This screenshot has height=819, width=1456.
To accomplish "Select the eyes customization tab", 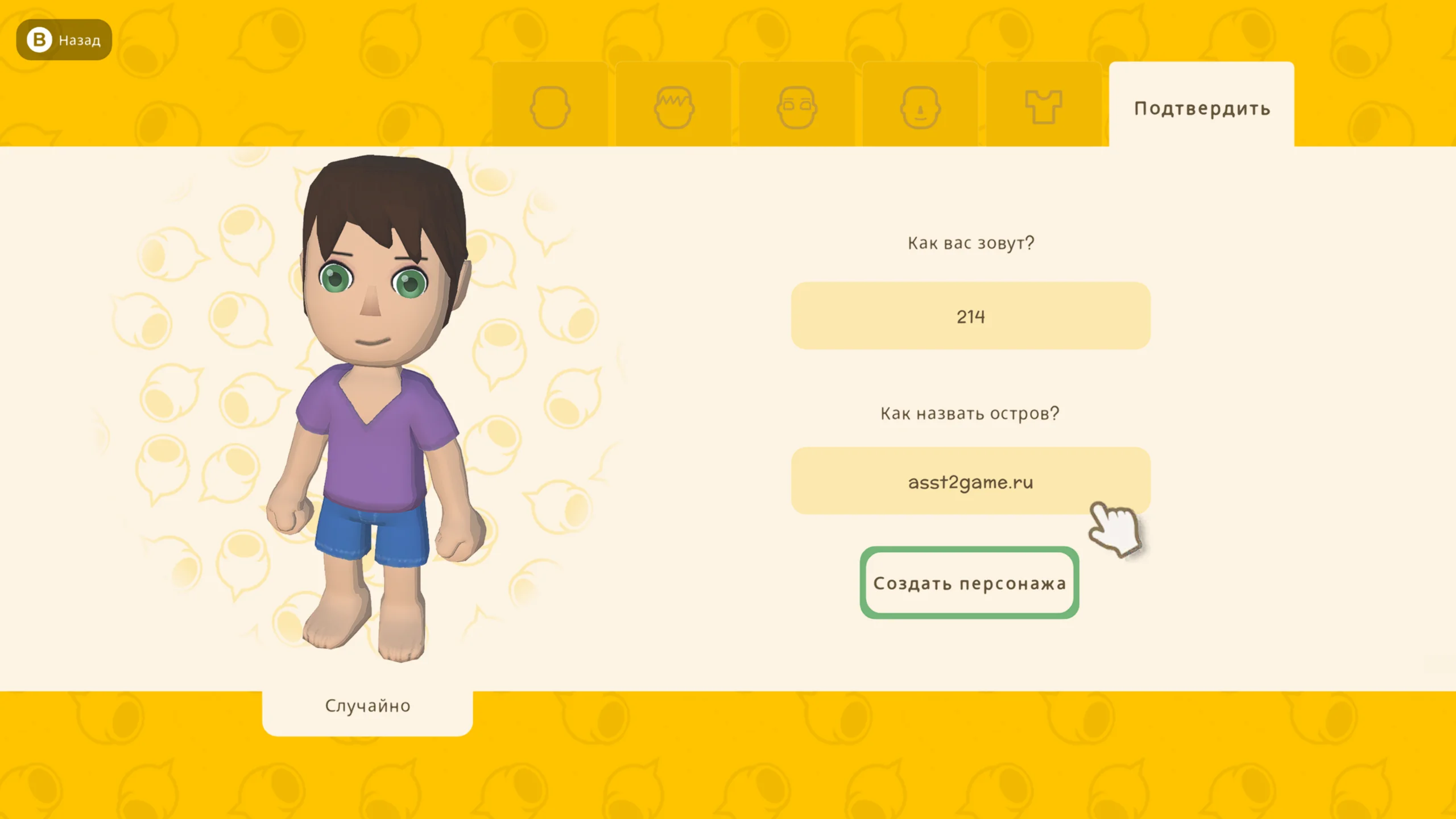I will pyautogui.click(x=797, y=106).
